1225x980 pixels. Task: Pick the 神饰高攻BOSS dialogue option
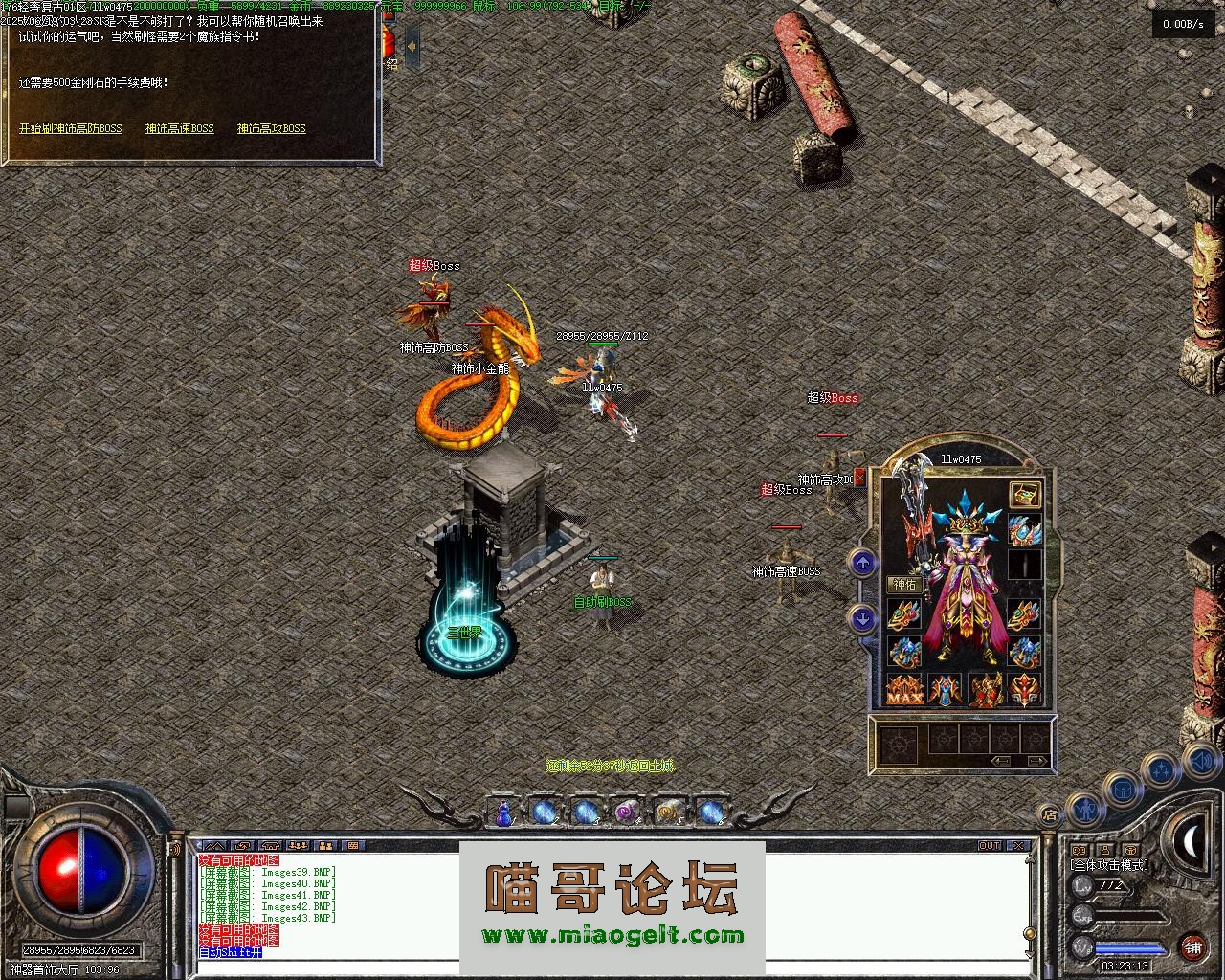[x=272, y=128]
